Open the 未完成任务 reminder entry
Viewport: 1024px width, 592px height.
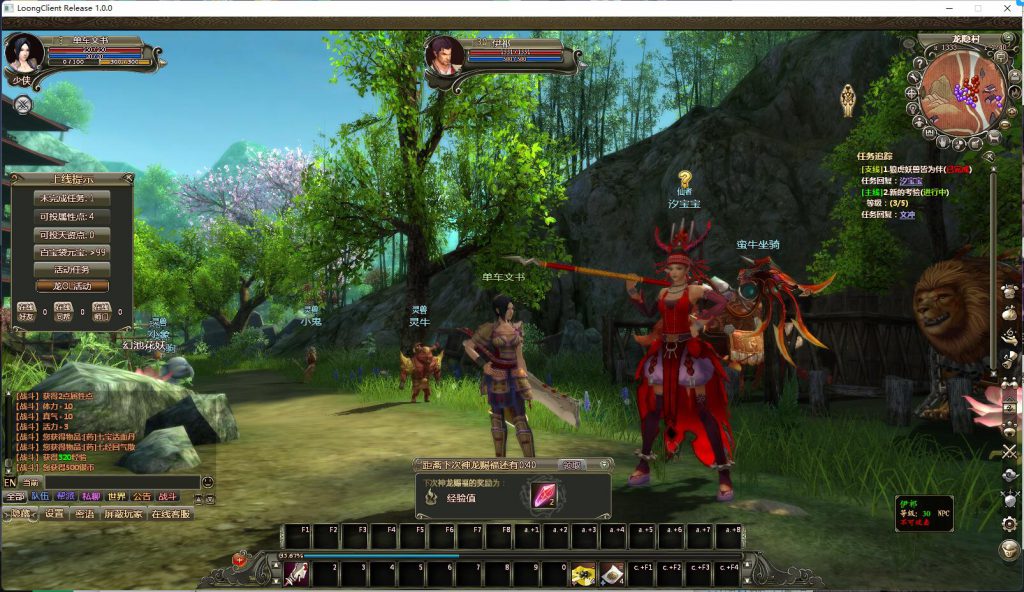[x=72, y=198]
